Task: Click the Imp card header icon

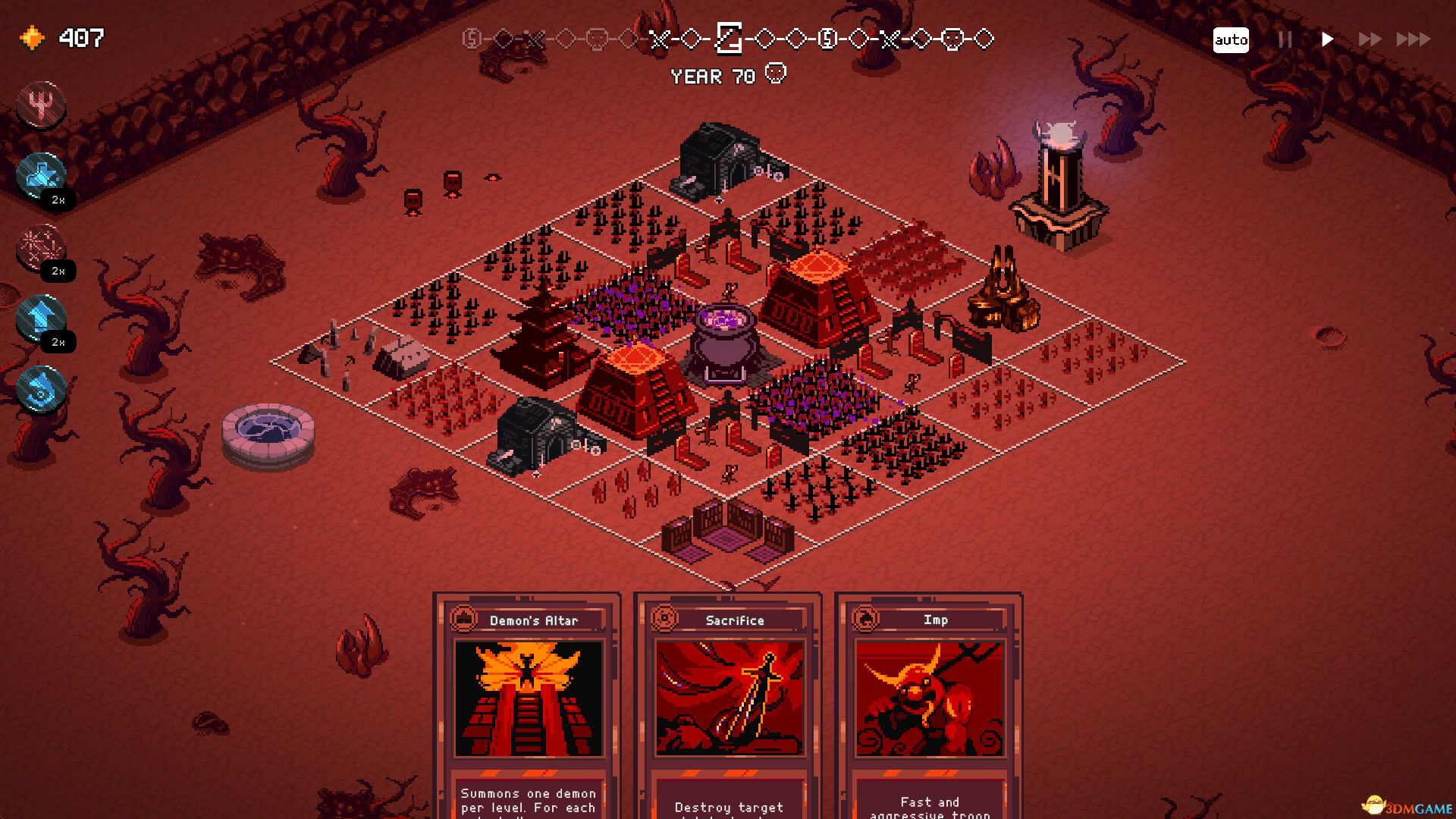Action: pyautogui.click(x=865, y=620)
